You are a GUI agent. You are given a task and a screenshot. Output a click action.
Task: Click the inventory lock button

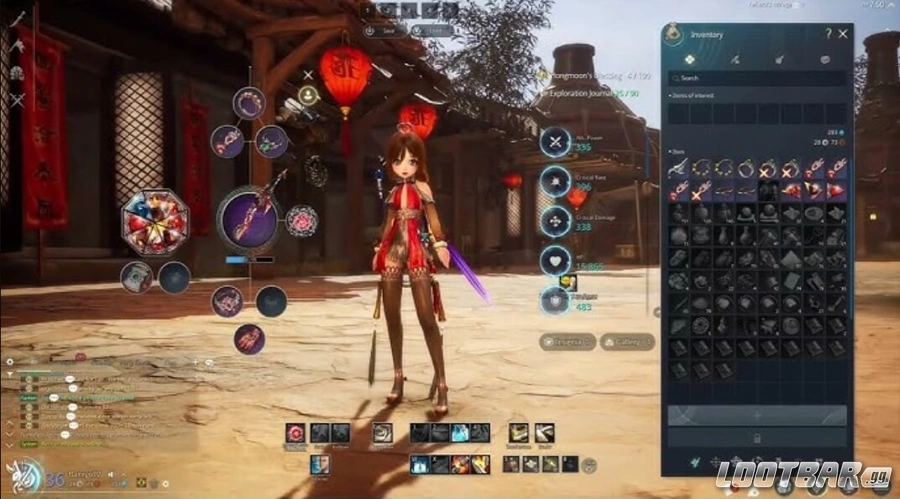pyautogui.click(x=757, y=437)
